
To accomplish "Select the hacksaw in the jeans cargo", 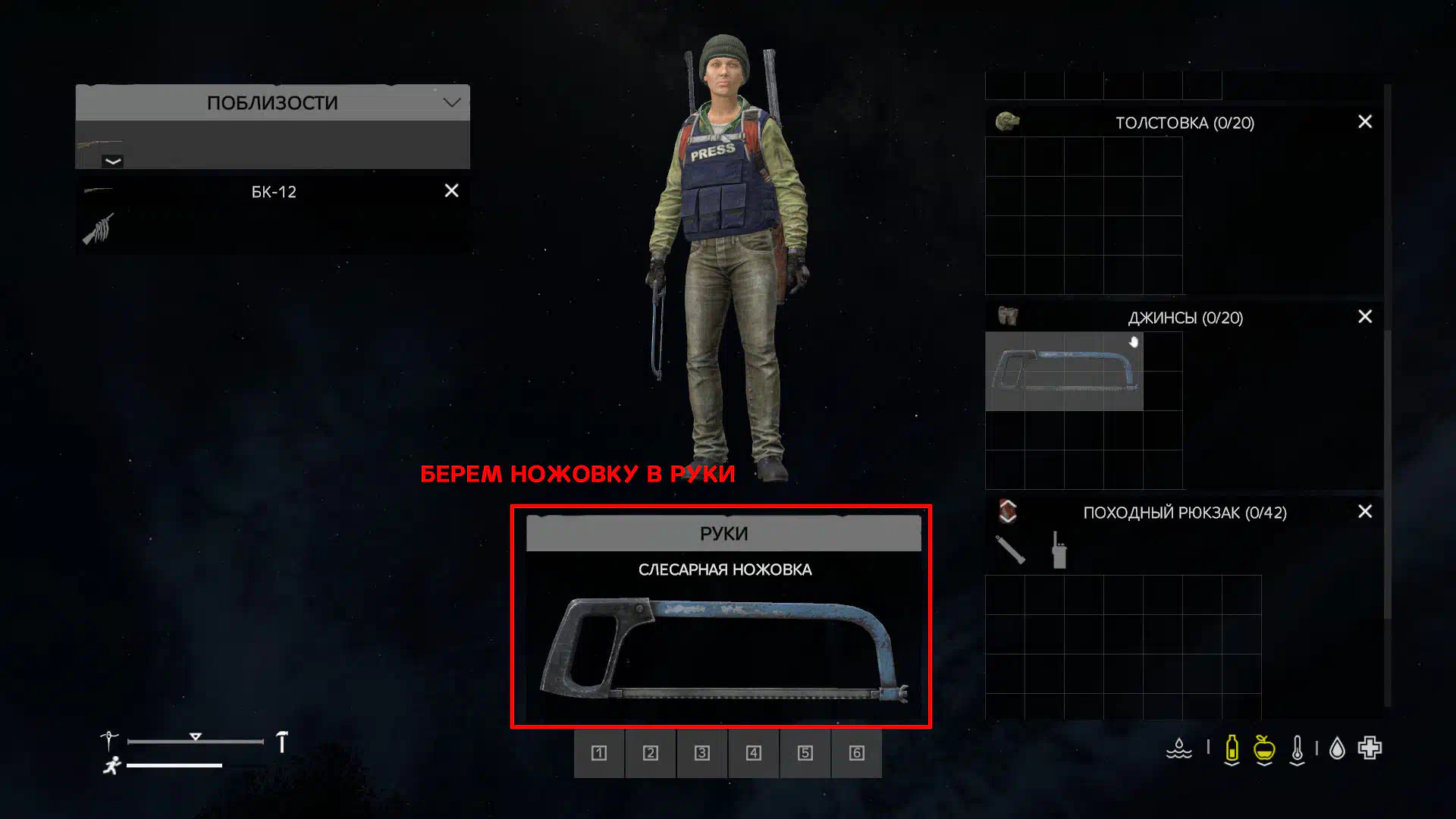I will tap(1063, 371).
